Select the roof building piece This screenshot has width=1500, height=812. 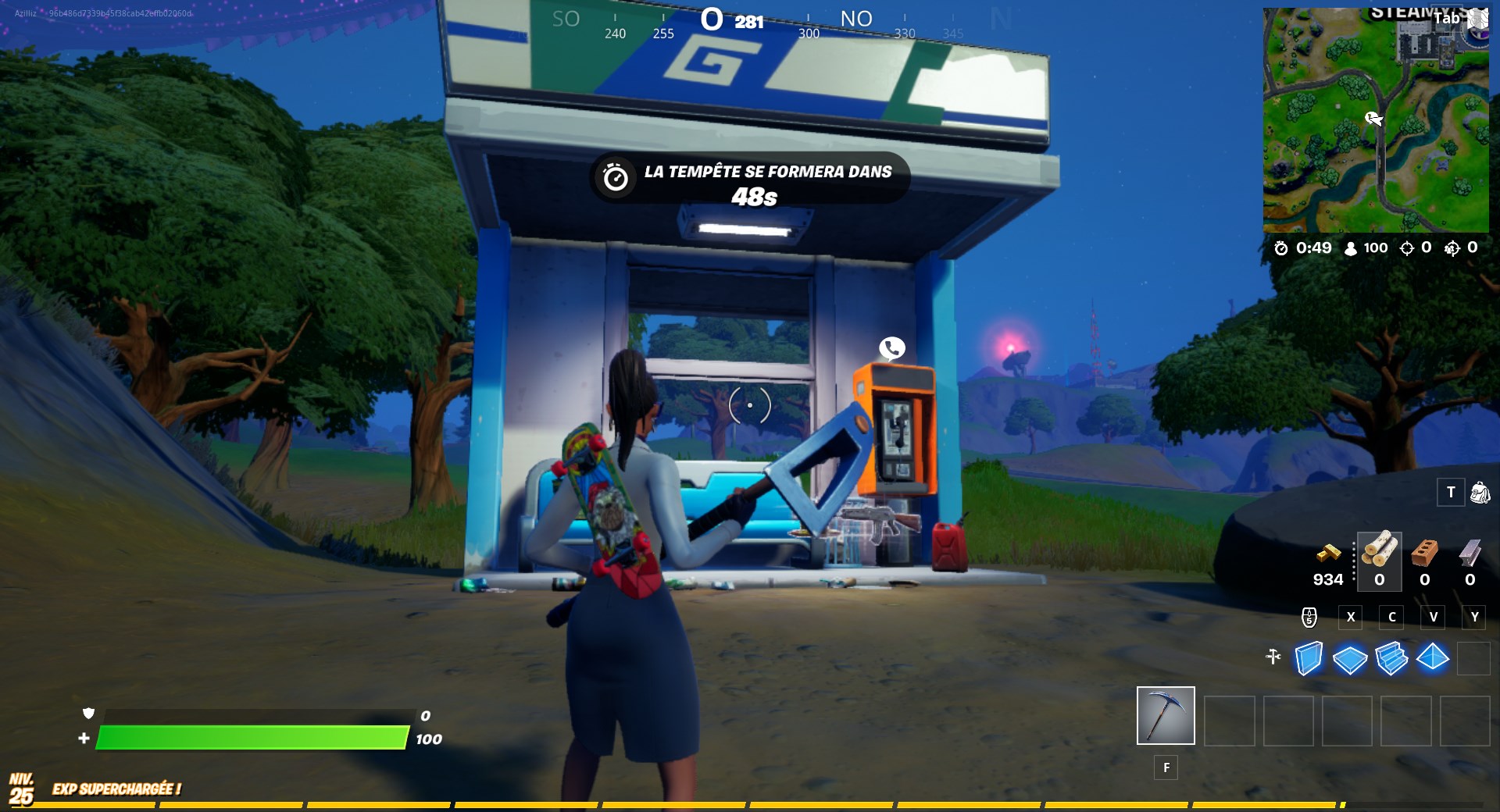(x=1432, y=660)
